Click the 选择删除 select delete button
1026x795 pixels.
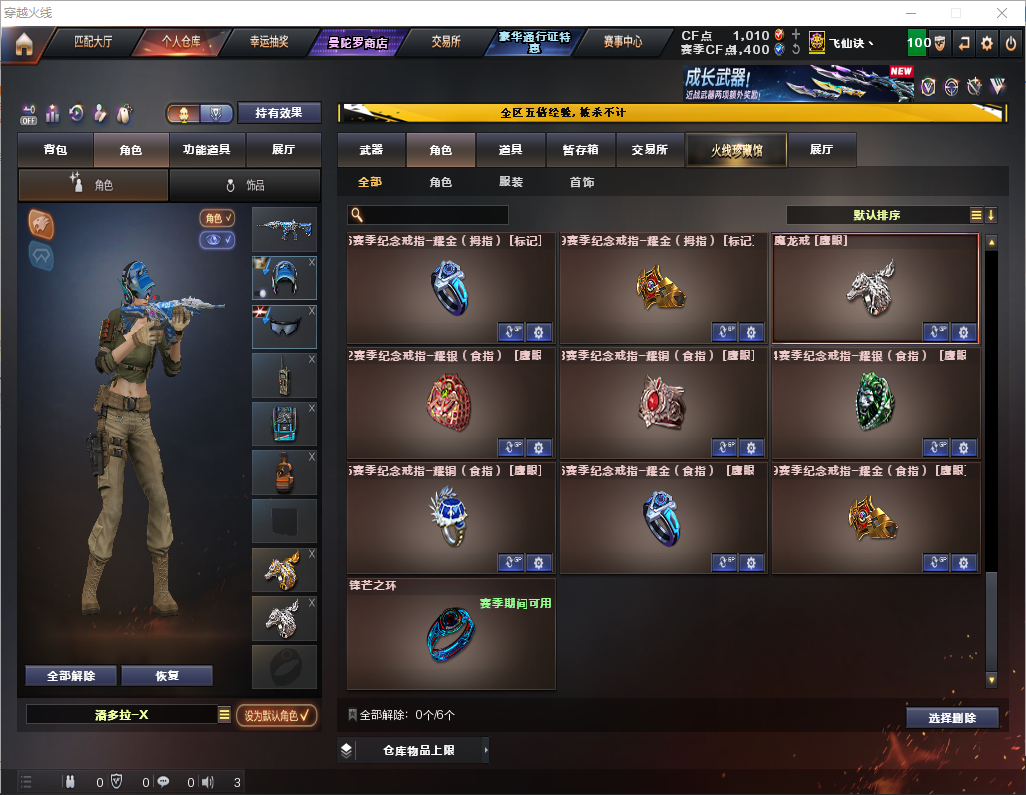point(952,718)
